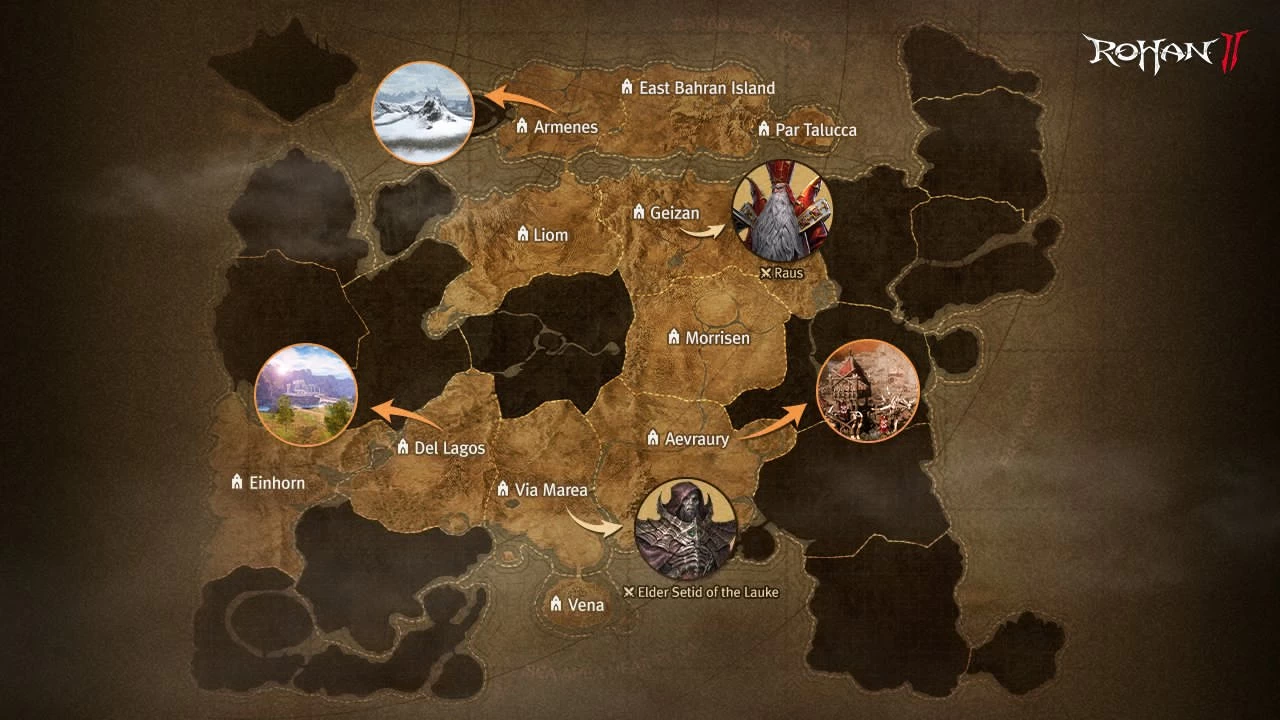The width and height of the screenshot is (1280, 720).
Task: Open the Raus boss portrait
Action: pos(782,212)
